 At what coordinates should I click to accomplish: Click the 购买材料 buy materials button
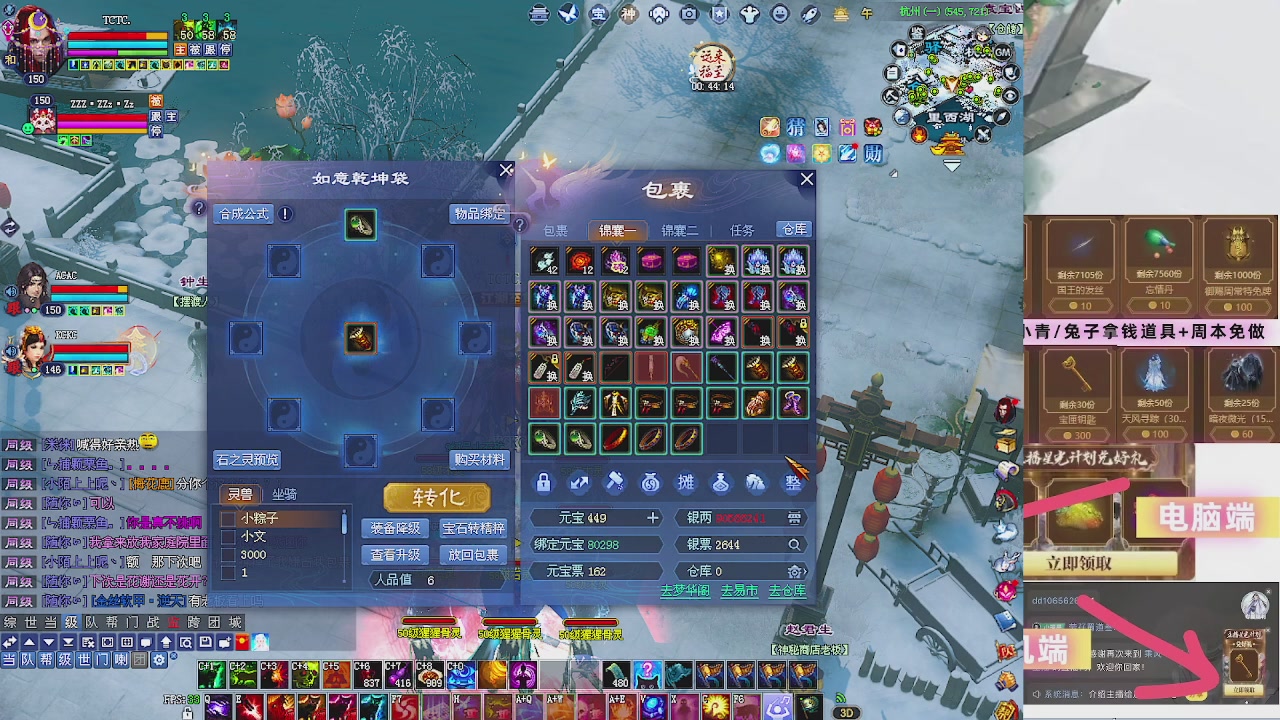point(479,460)
